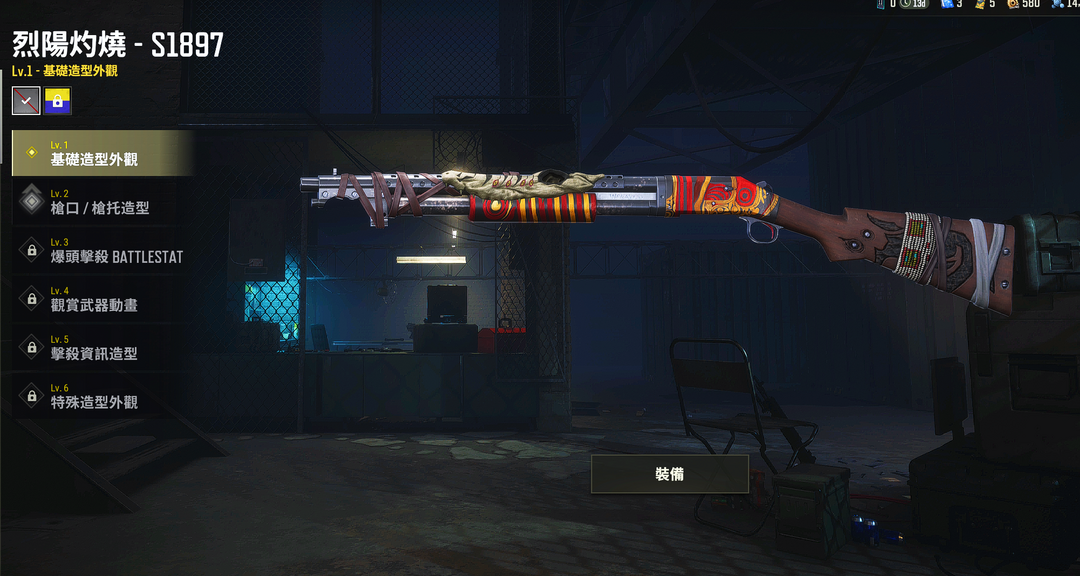
Task: Open locked Lv.3 爆頭擊殺 BATTLESTAT entry
Action: 102,250
